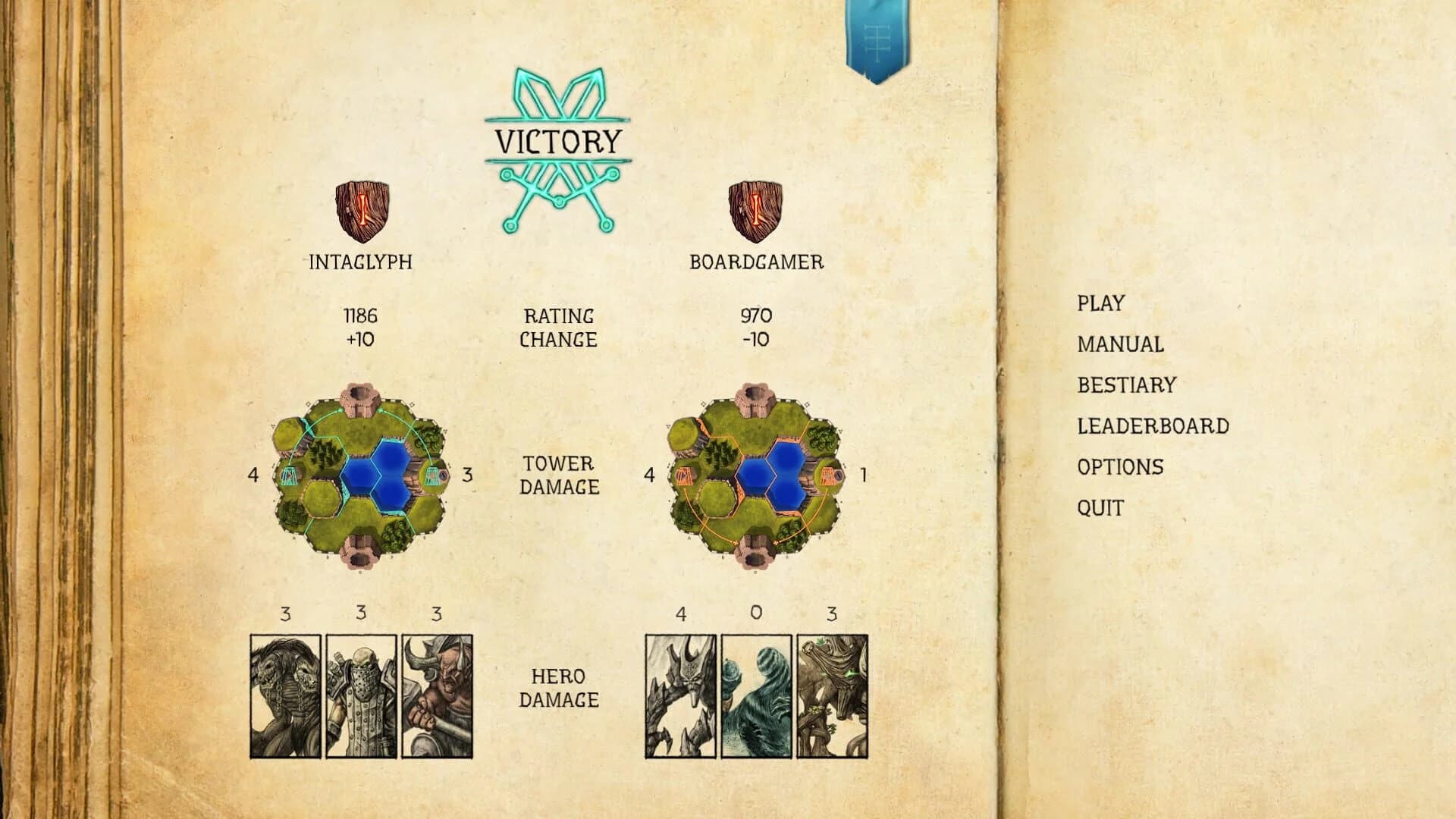Click PLAY to start a new match
Viewport: 1456px width, 819px height.
[x=1101, y=303]
